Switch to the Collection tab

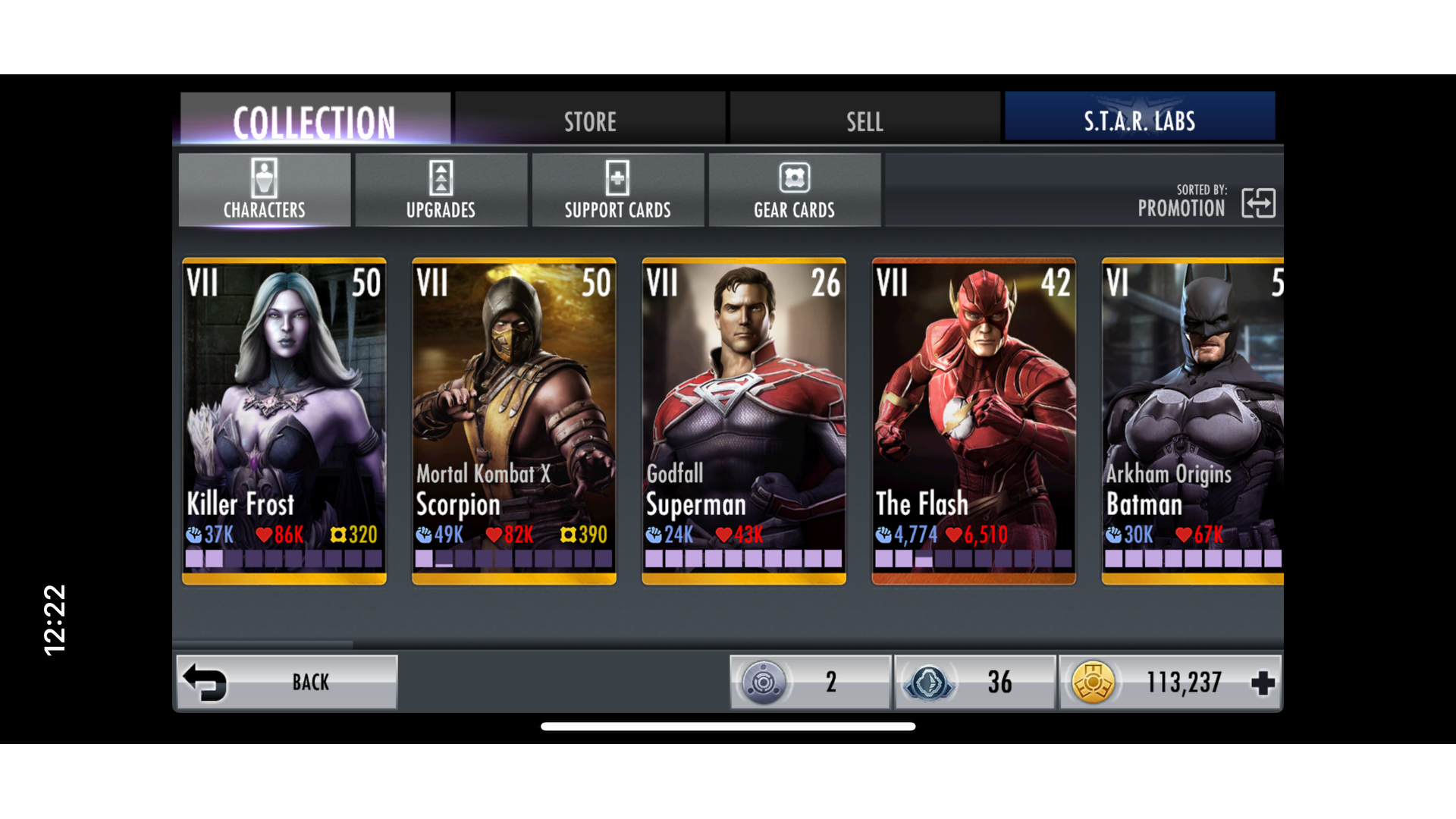click(x=315, y=120)
